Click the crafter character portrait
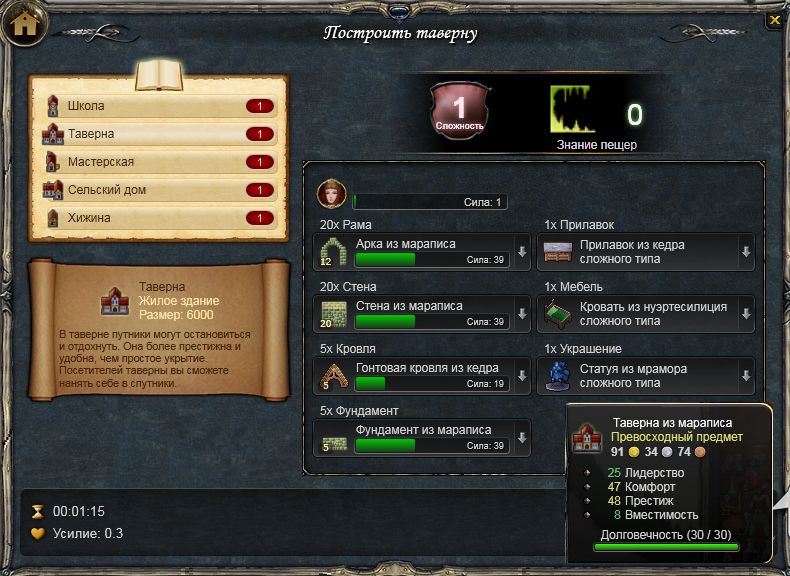Screen dimensions: 790x576 [331, 194]
